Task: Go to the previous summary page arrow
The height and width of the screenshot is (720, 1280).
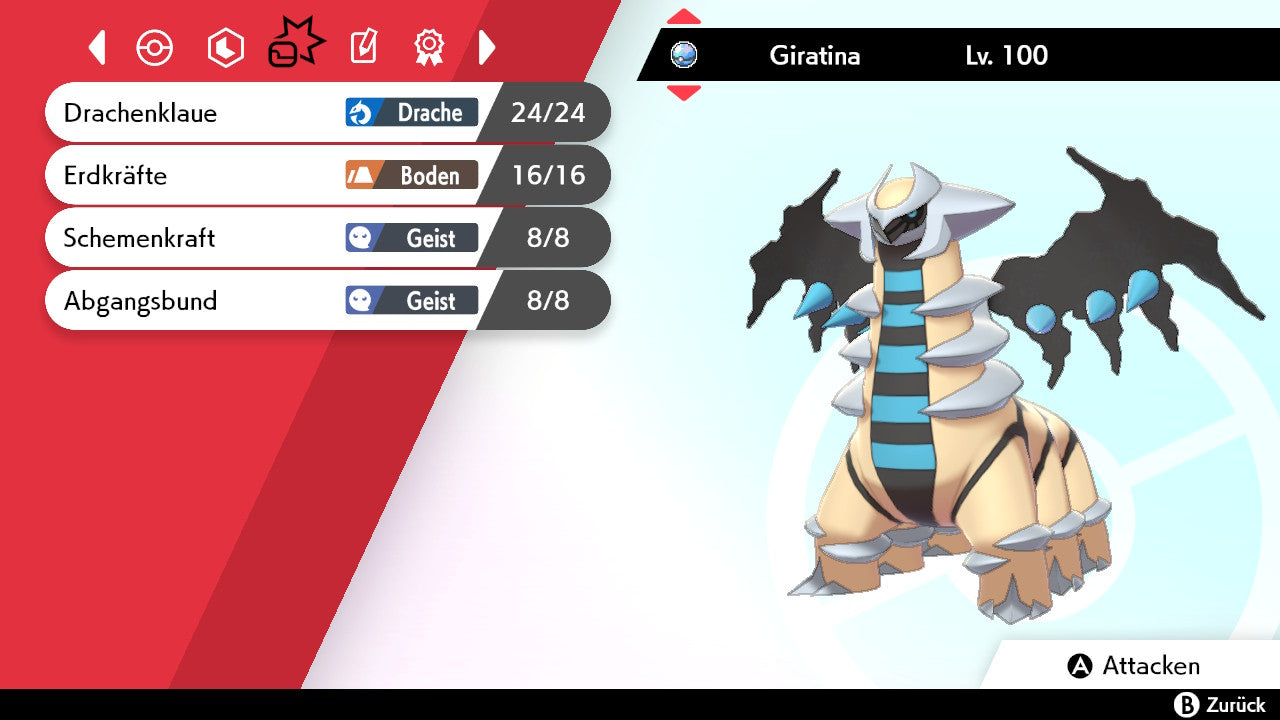Action: pyautogui.click(x=97, y=47)
